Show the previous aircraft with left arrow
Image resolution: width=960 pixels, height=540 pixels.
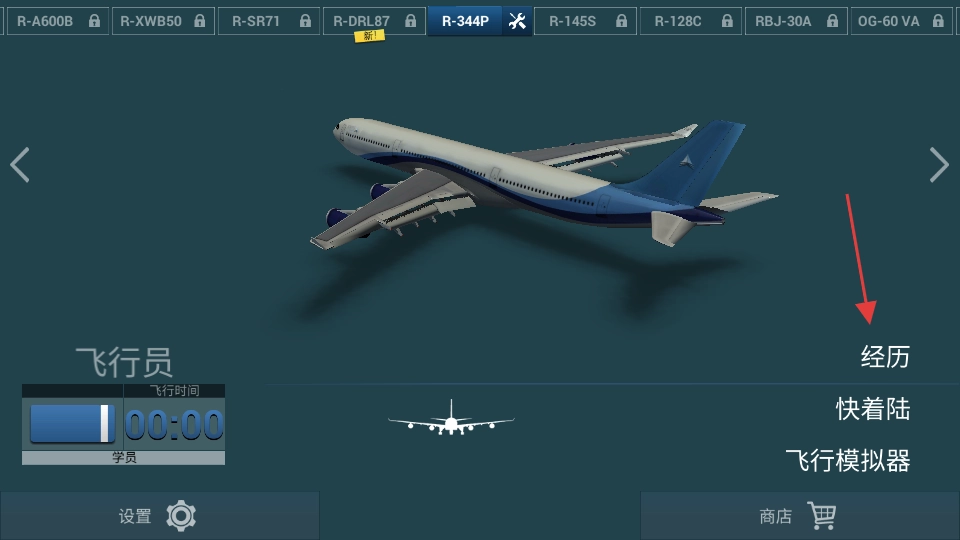20,165
